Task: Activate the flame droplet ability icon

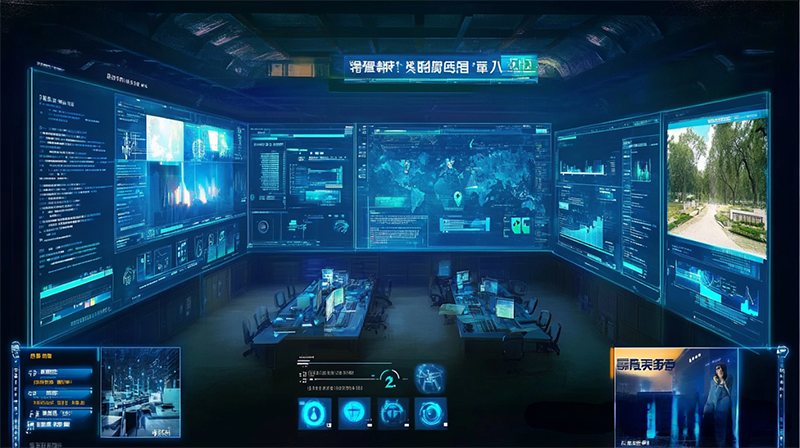Action: [x=312, y=412]
